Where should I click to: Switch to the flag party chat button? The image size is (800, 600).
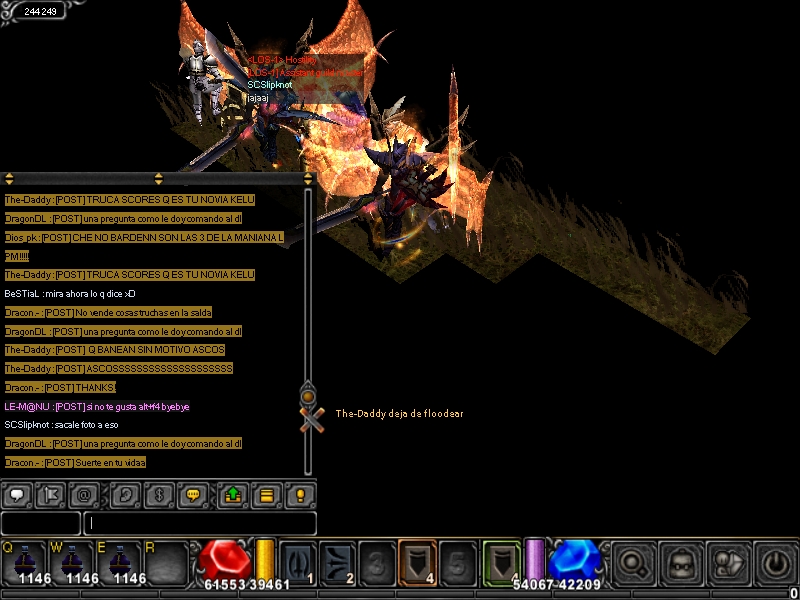tap(49, 495)
